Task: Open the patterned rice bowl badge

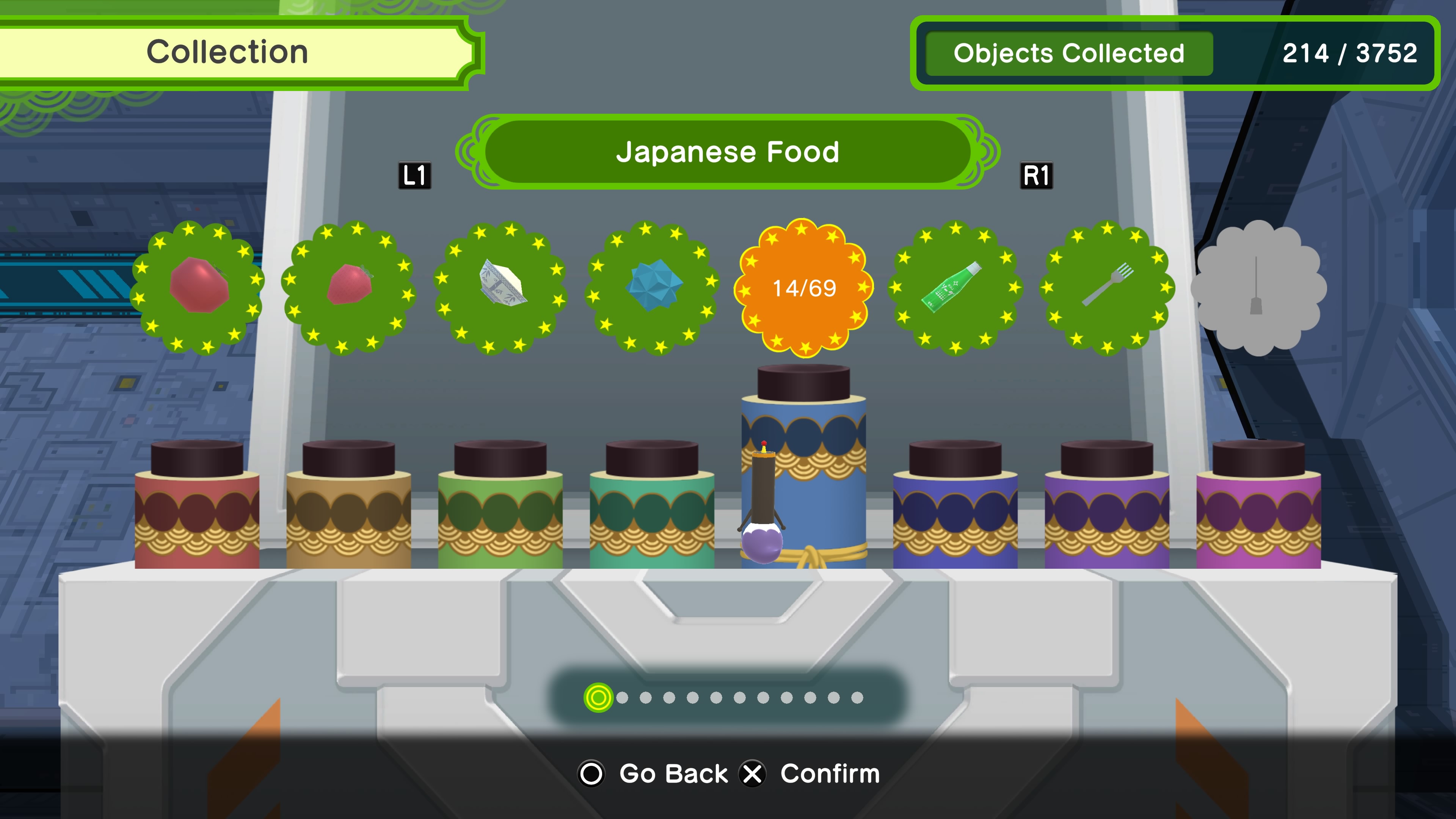Action: (501, 287)
